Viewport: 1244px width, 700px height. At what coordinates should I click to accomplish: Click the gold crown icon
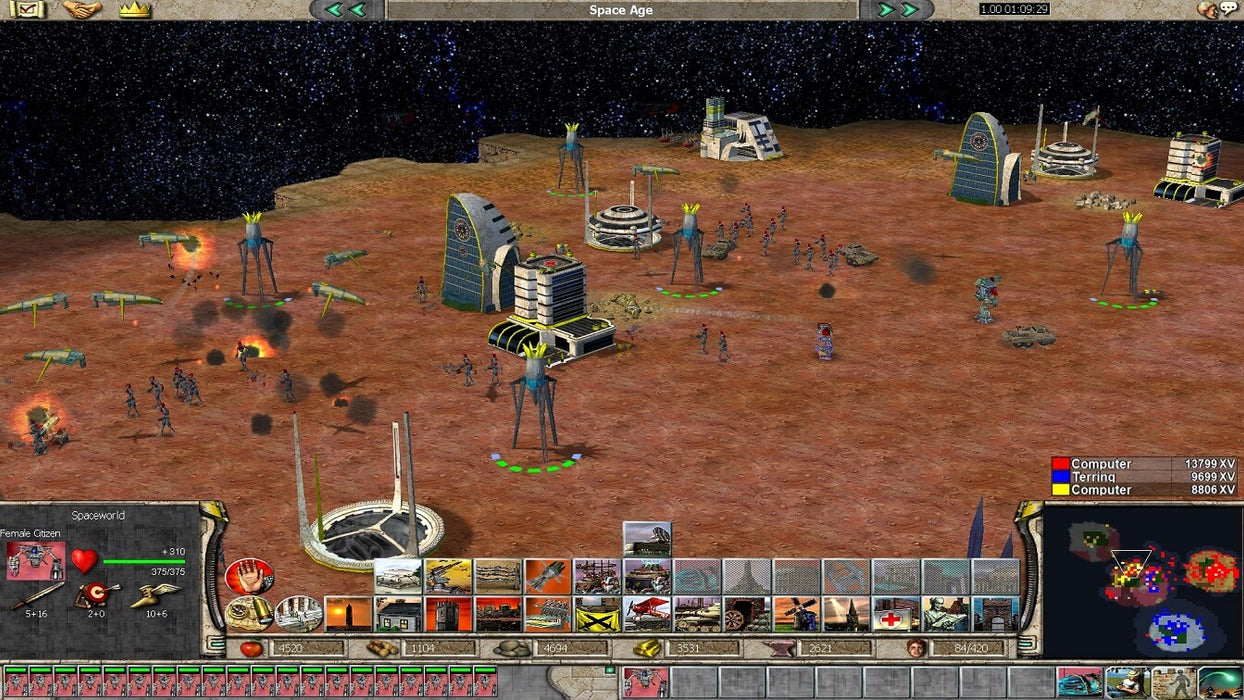(x=134, y=10)
